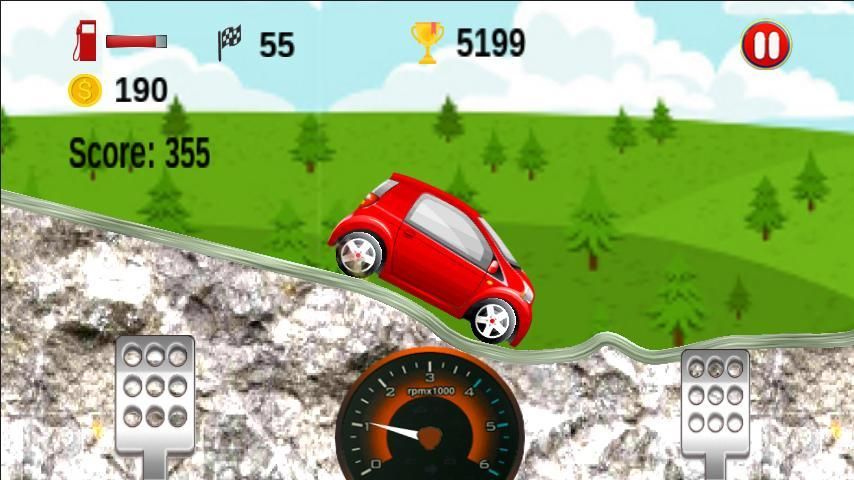The height and width of the screenshot is (480, 854).
Task: Tap the left brake pedal
Action: [154, 396]
